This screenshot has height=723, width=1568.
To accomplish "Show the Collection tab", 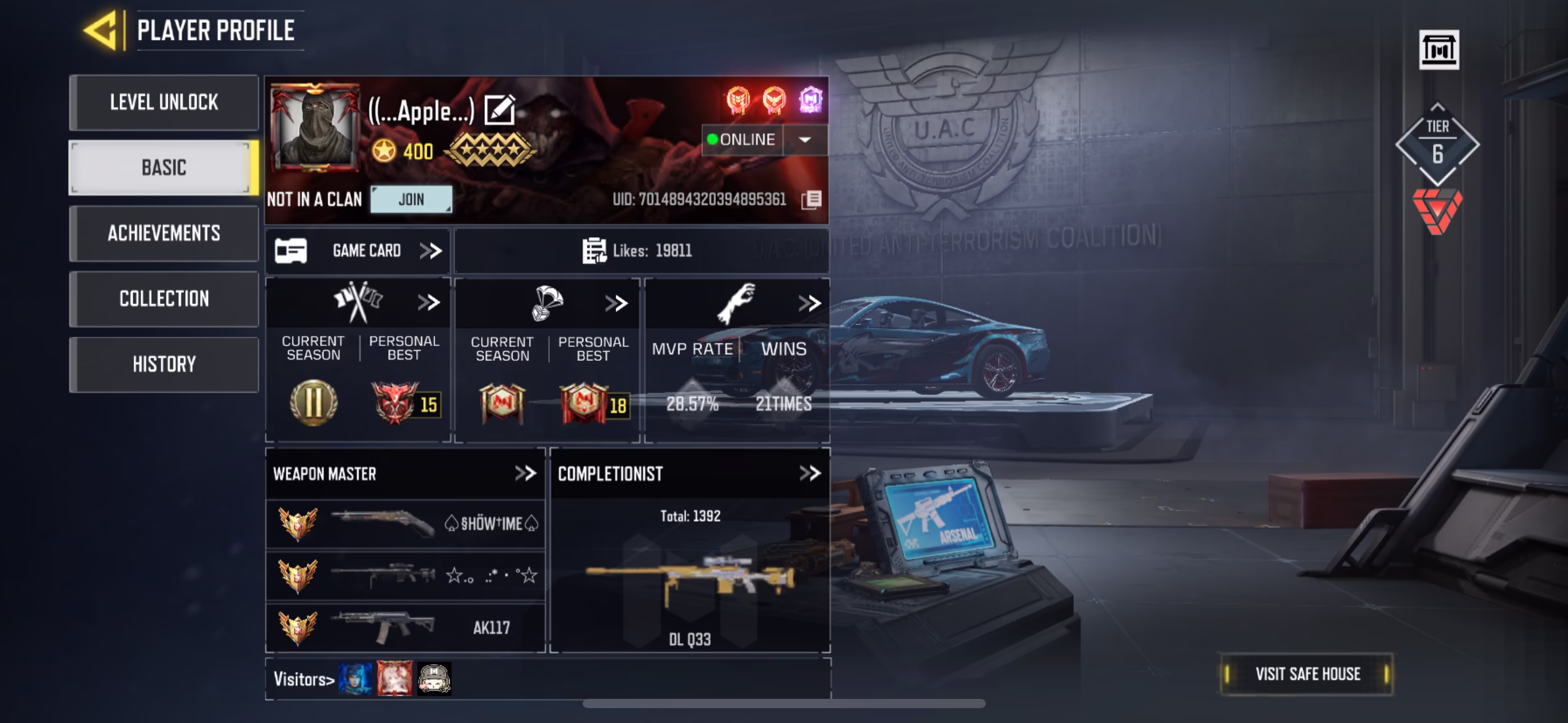I will click(x=164, y=299).
